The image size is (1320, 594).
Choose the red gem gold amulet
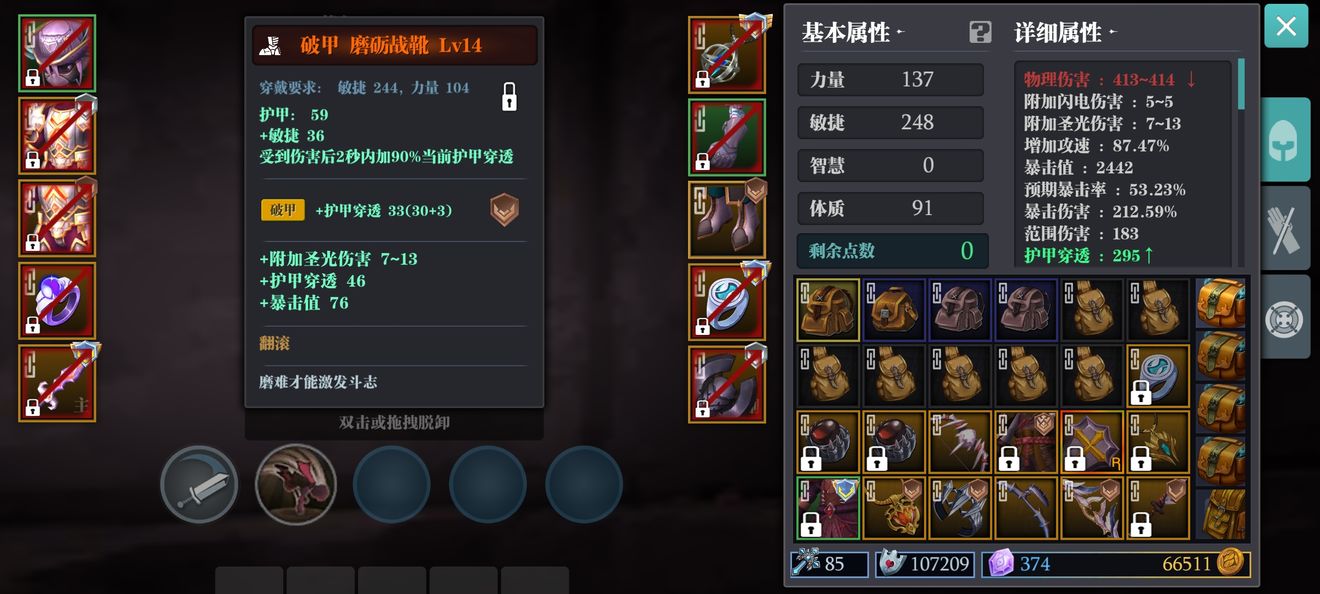pos(894,508)
